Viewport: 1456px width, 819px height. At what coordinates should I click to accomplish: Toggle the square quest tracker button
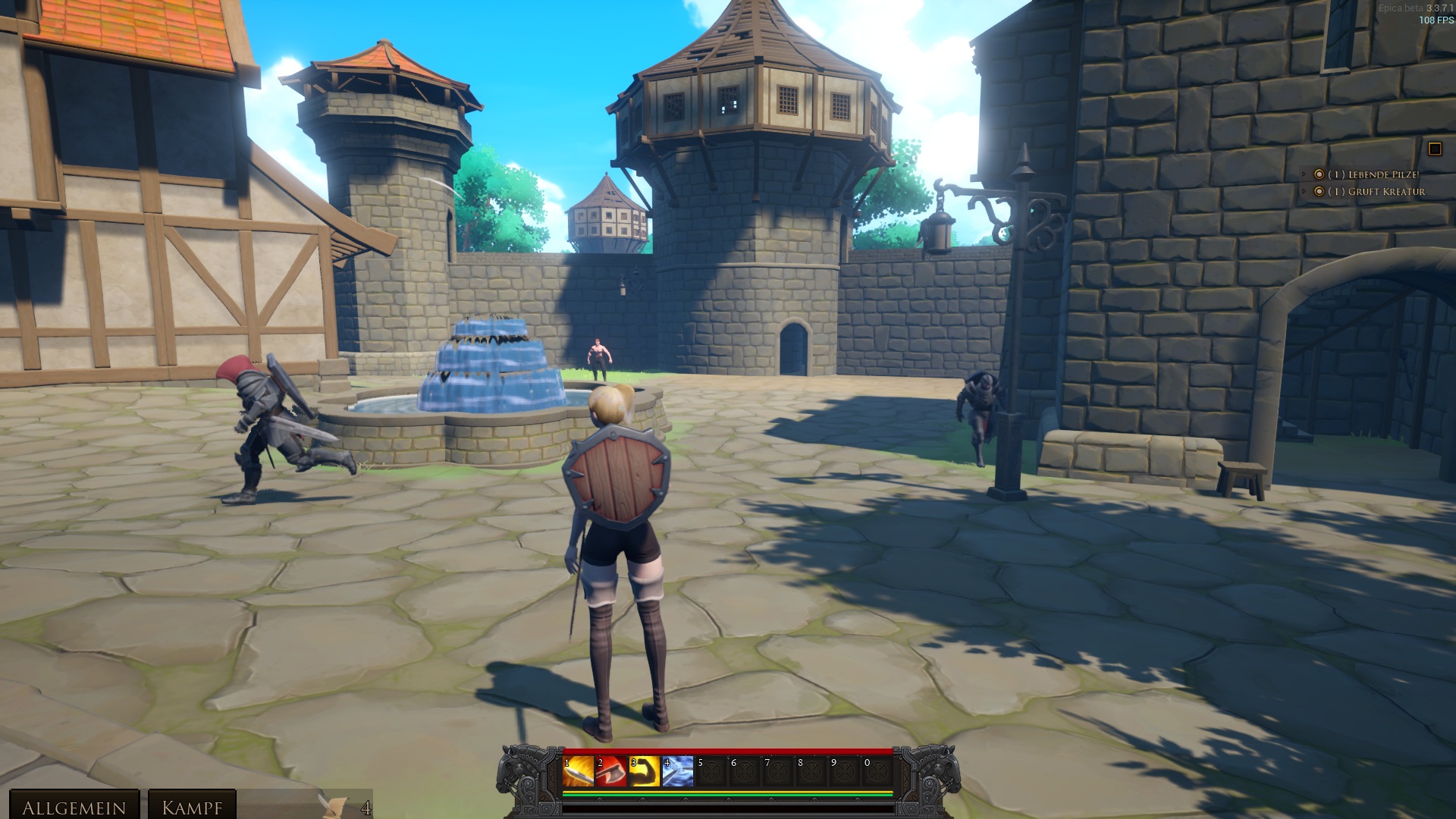click(x=1435, y=149)
